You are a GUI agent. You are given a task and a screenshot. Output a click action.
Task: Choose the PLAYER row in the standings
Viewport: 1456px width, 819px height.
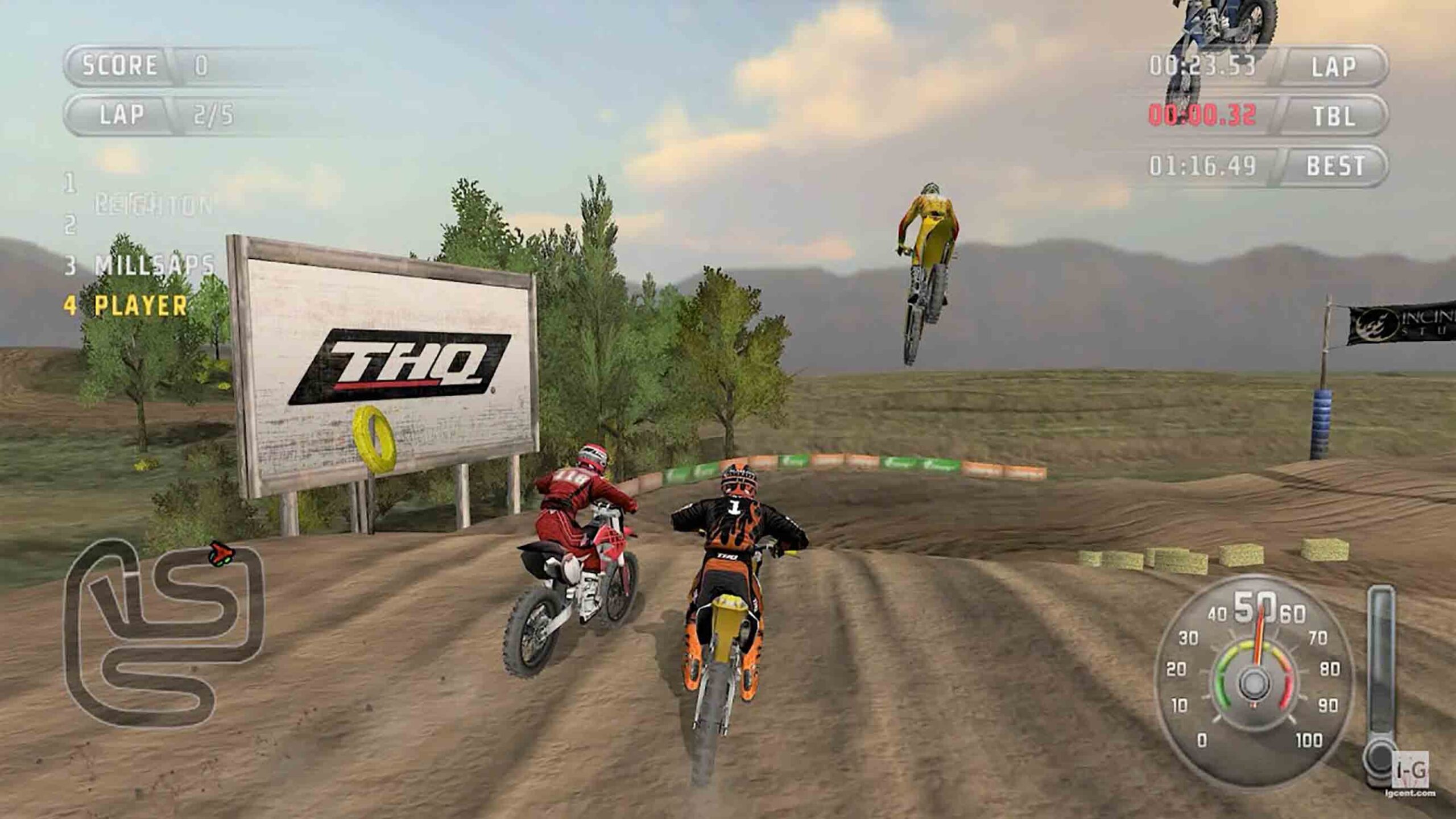[126, 306]
